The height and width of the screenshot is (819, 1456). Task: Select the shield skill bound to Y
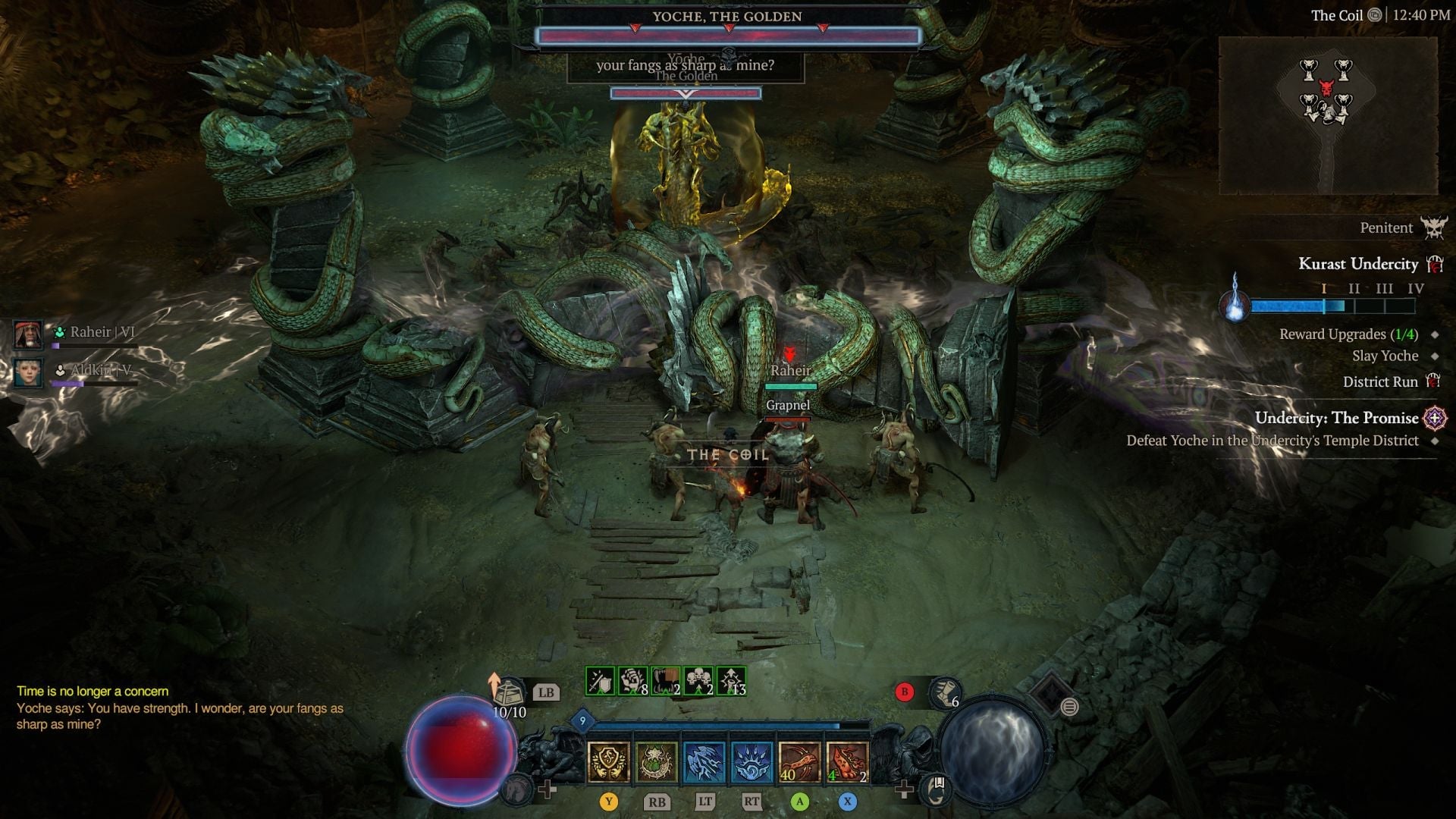607,762
